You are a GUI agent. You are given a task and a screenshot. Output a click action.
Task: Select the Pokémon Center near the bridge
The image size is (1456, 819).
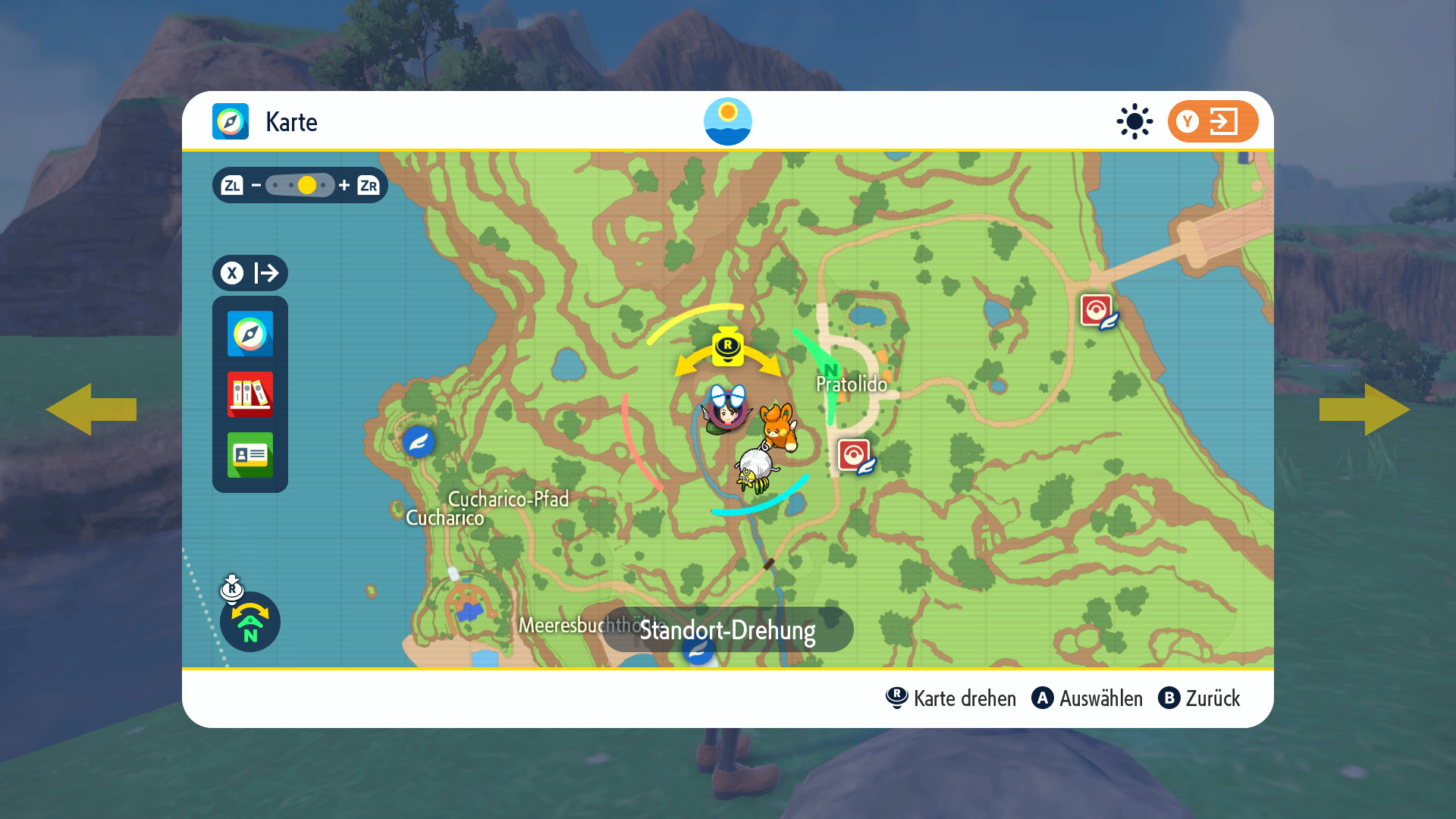point(1097,311)
